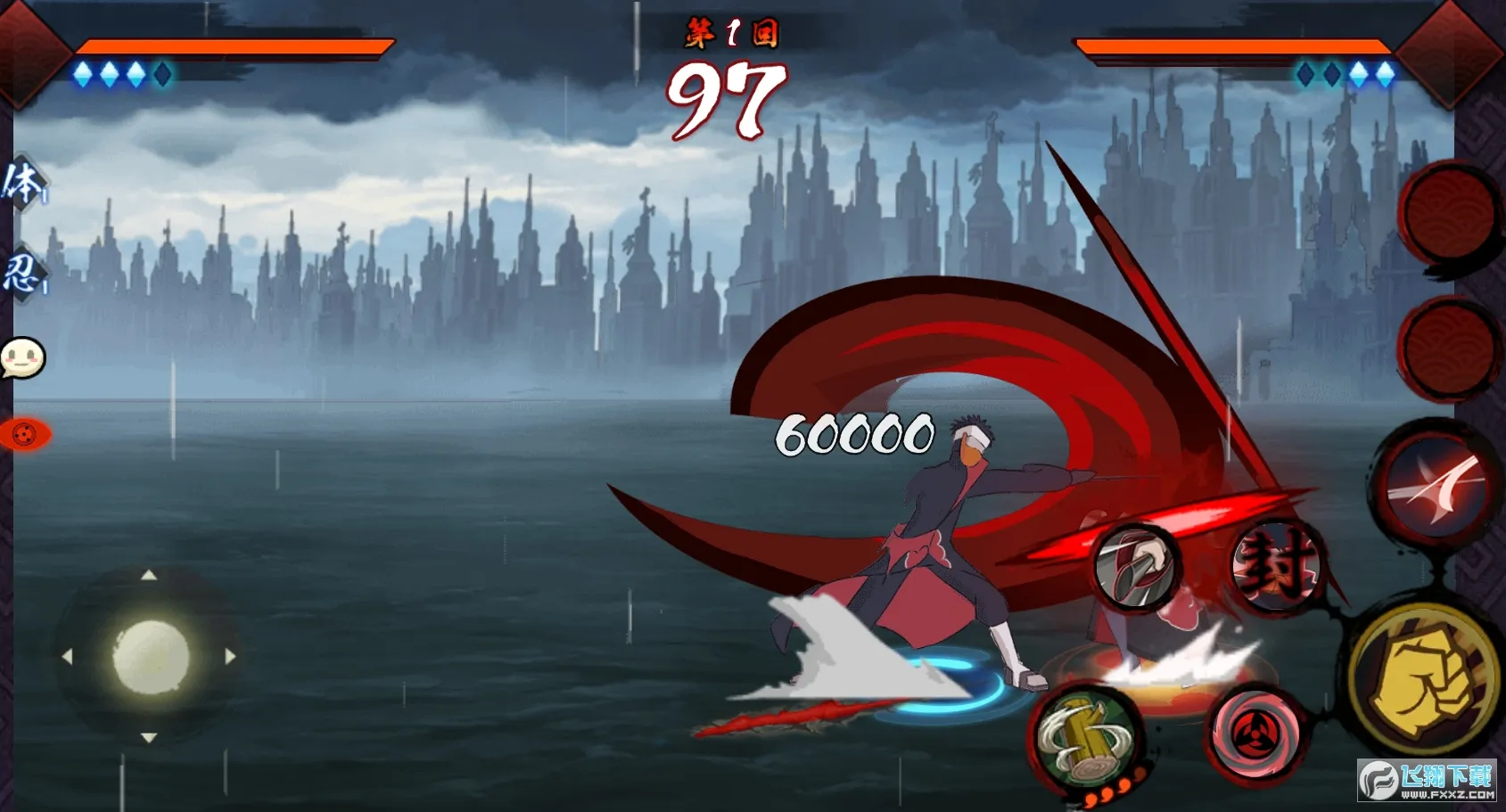Open the smiley face emote bubble
This screenshot has width=1506, height=812.
click(22, 358)
